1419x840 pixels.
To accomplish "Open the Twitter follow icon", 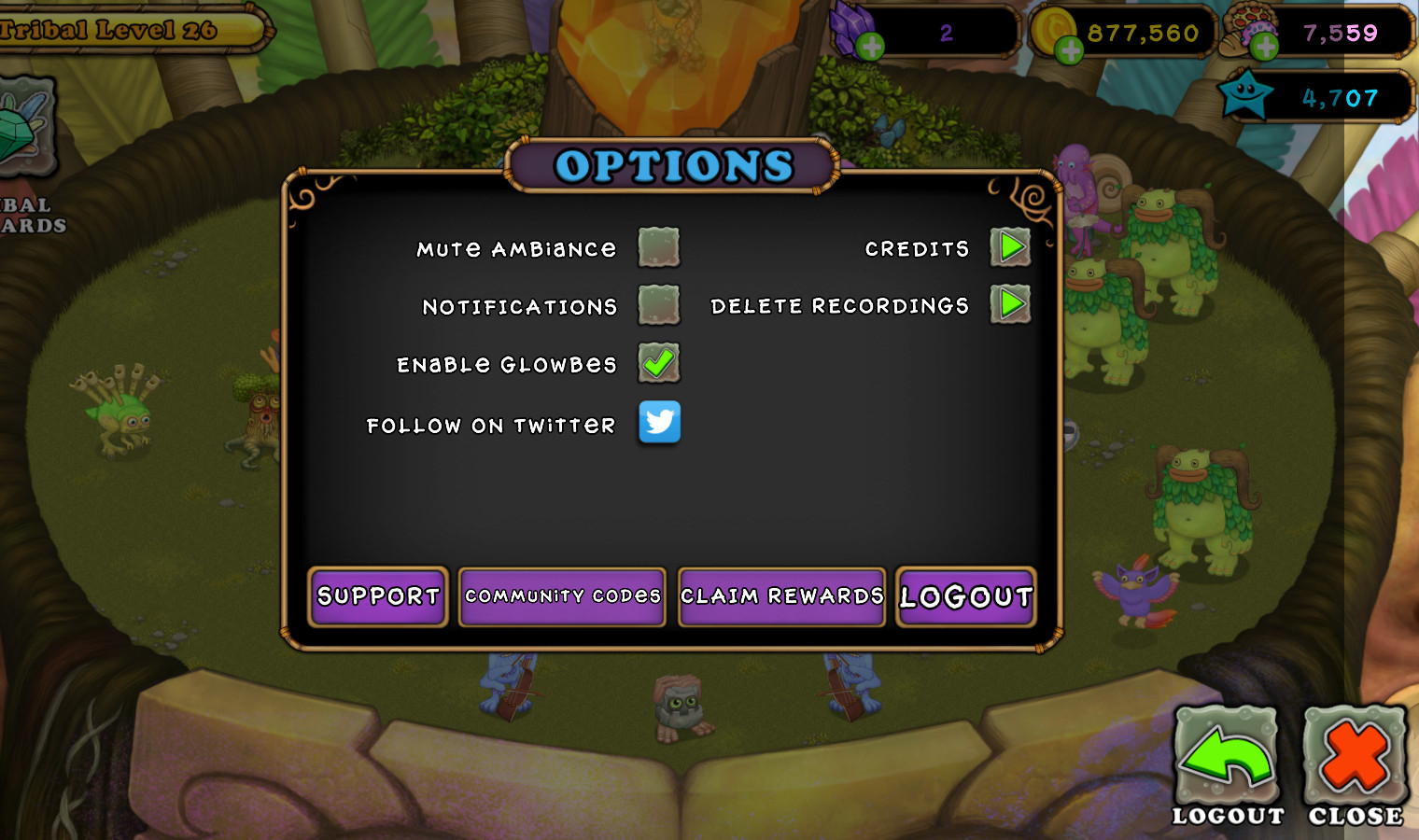I will pyautogui.click(x=659, y=423).
